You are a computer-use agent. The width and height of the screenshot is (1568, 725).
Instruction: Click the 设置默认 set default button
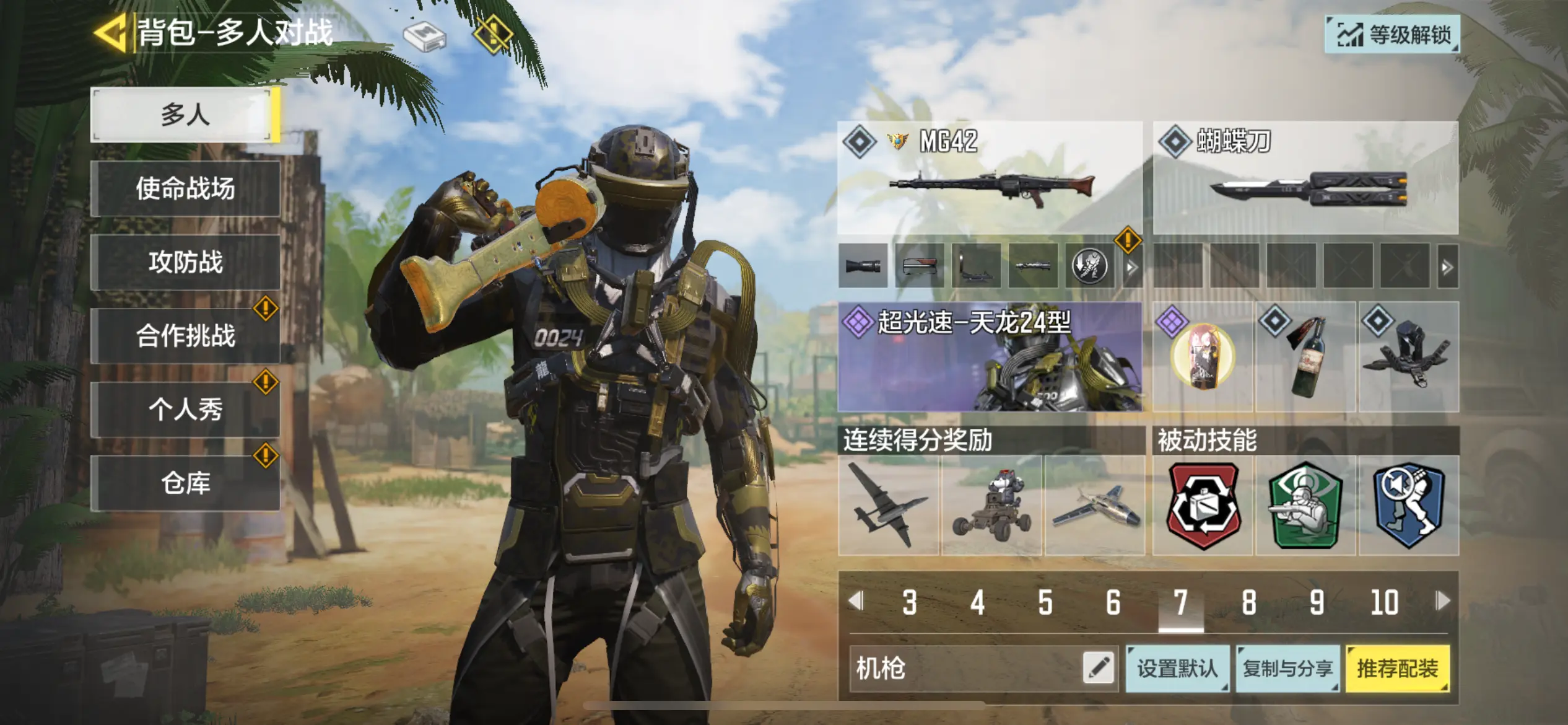point(1177,669)
